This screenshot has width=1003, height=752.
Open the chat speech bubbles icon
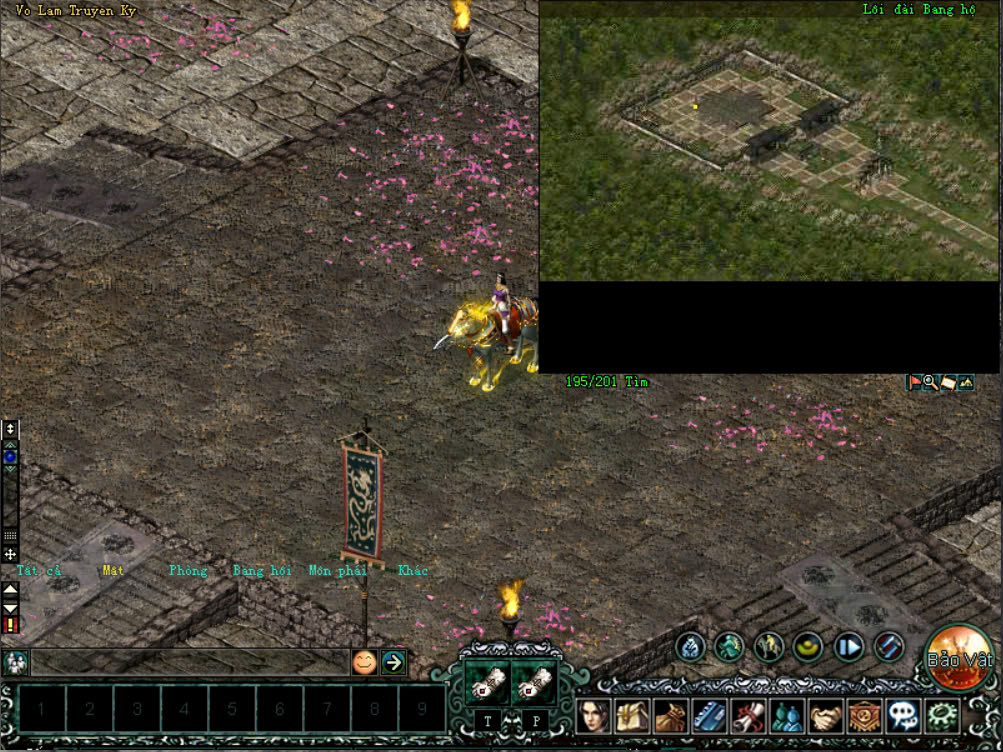click(903, 716)
